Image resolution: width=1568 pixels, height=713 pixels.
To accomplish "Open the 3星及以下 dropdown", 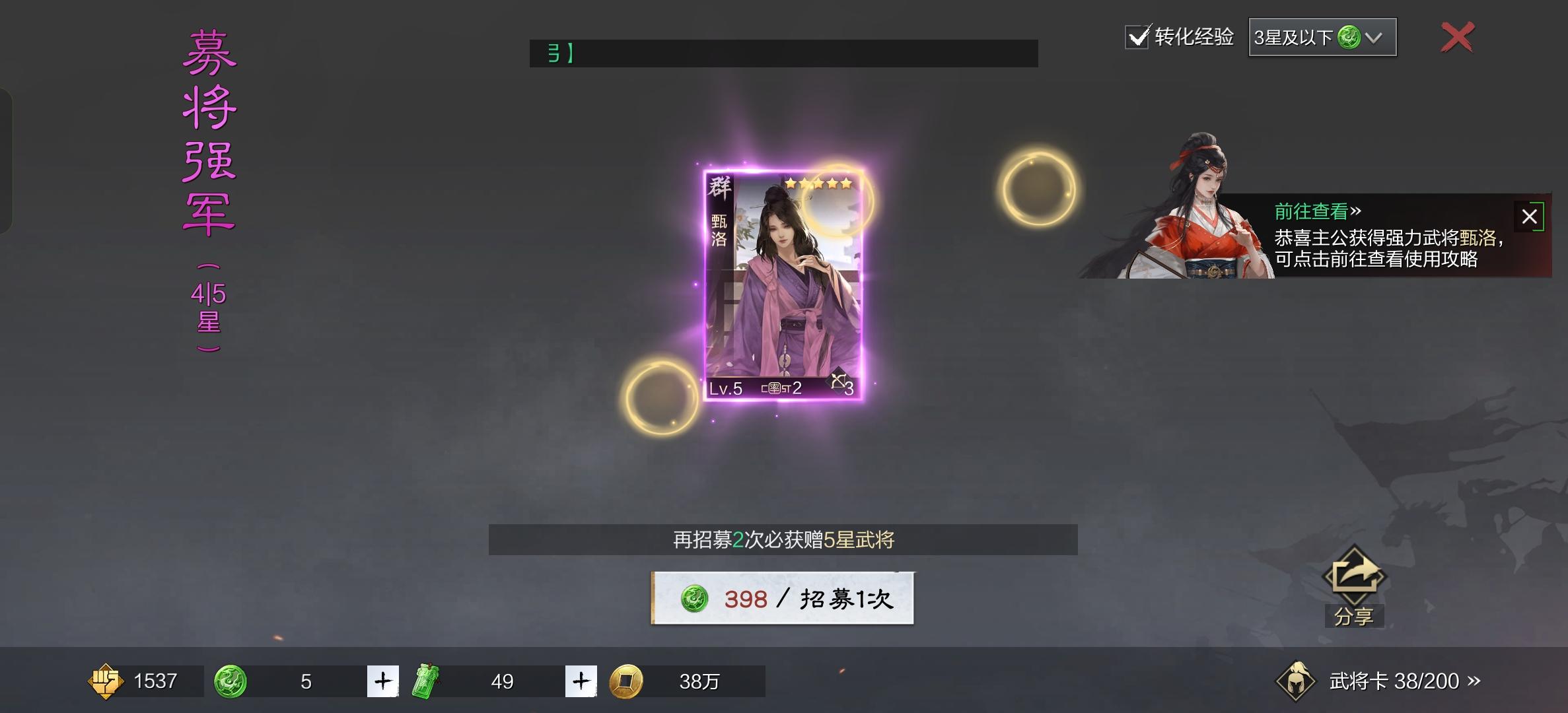I will [1321, 38].
